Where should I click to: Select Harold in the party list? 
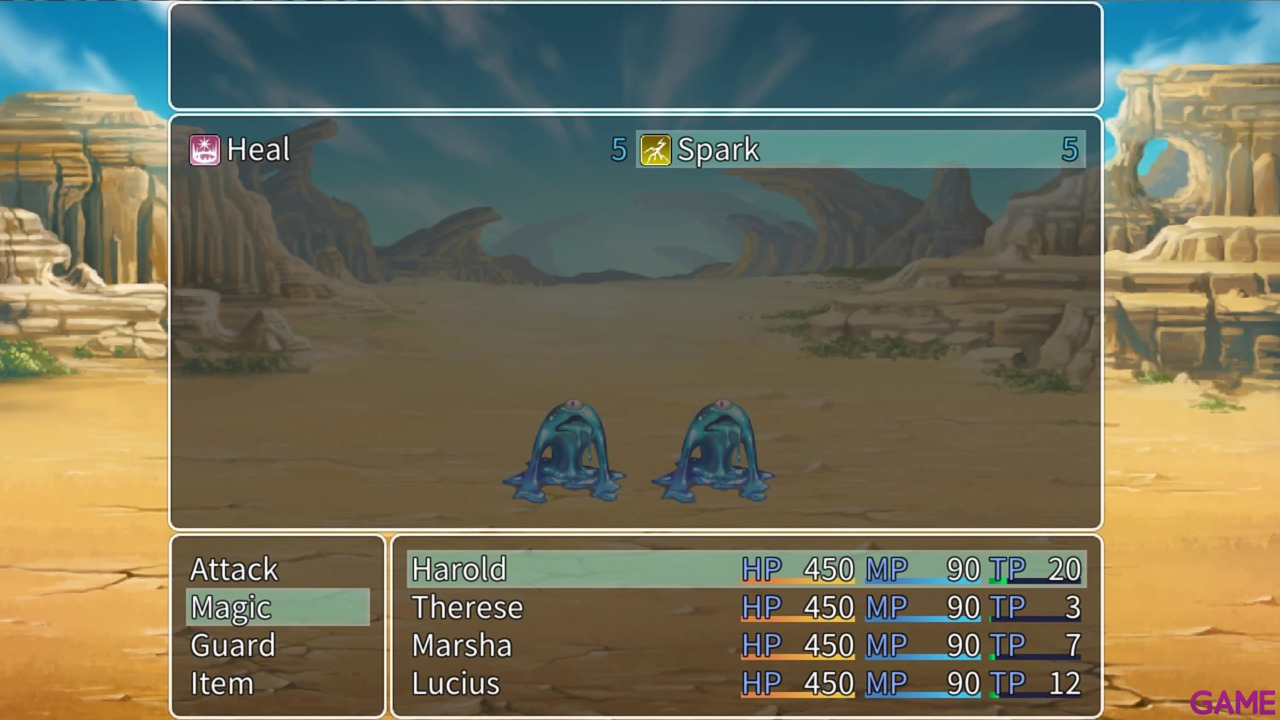point(459,569)
